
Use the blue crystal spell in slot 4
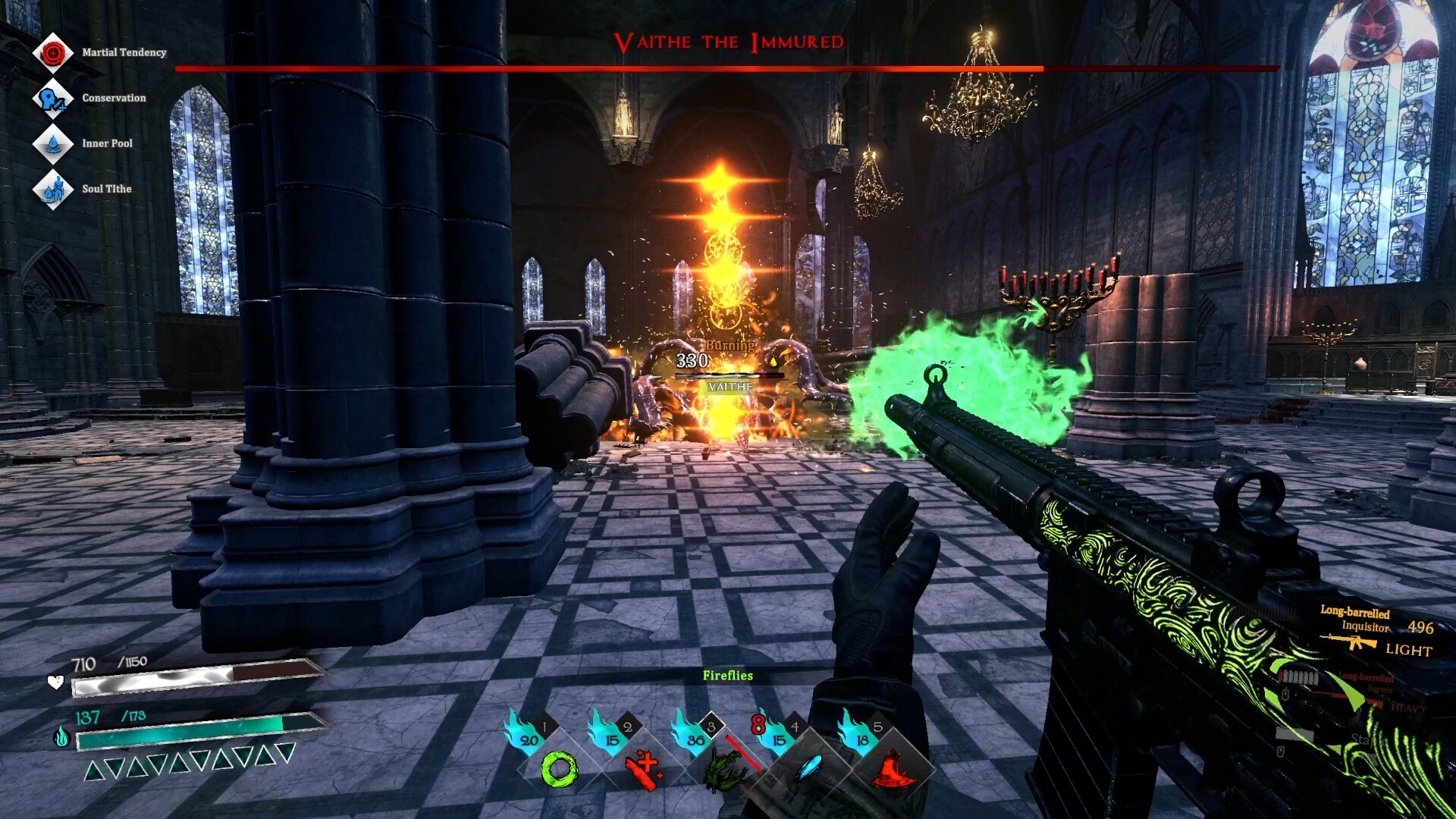809,769
